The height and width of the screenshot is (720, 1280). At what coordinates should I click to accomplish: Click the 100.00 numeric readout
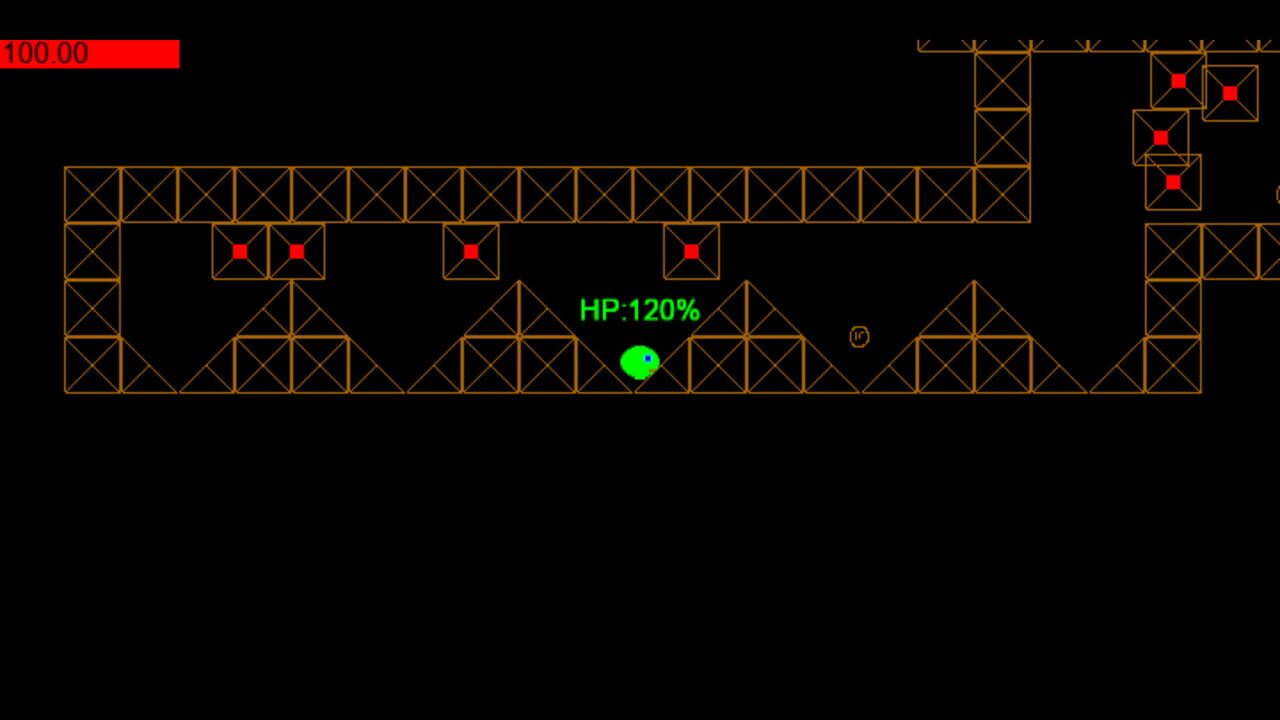[45, 53]
